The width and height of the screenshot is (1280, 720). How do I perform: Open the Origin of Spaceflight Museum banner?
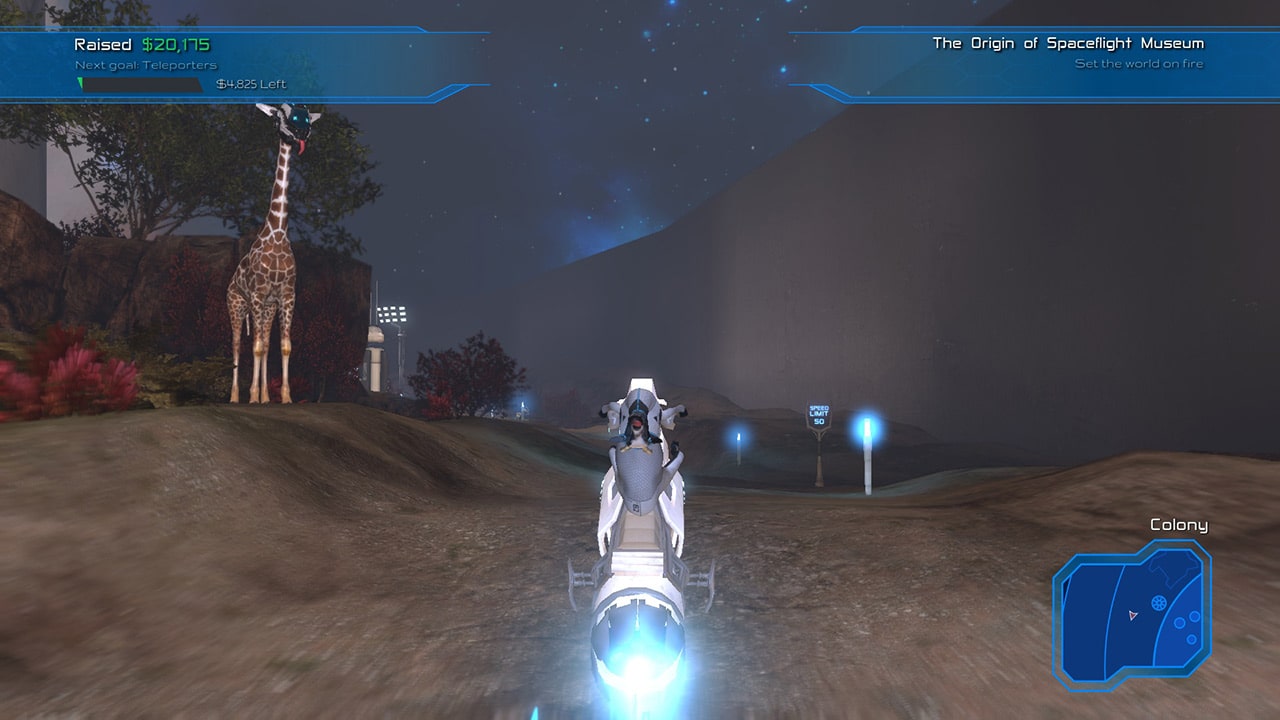pyautogui.click(x=1067, y=43)
